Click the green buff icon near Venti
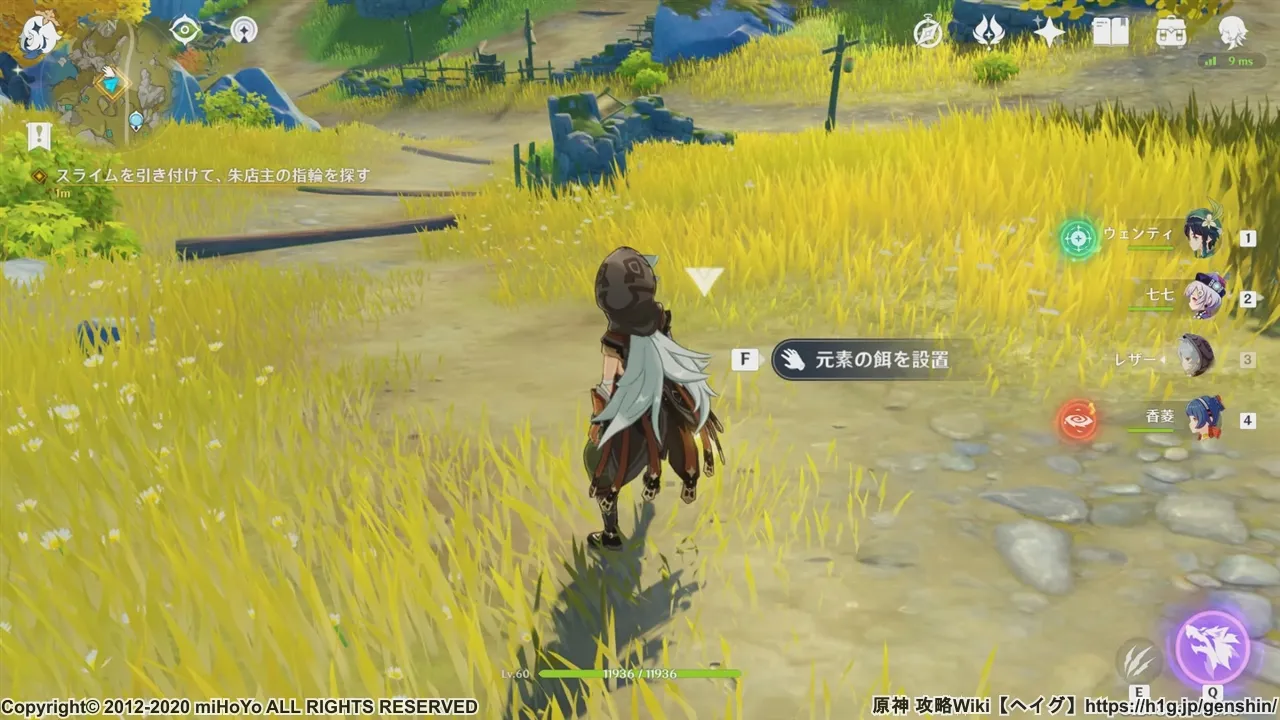Screen dimensions: 1280x720 point(1078,238)
